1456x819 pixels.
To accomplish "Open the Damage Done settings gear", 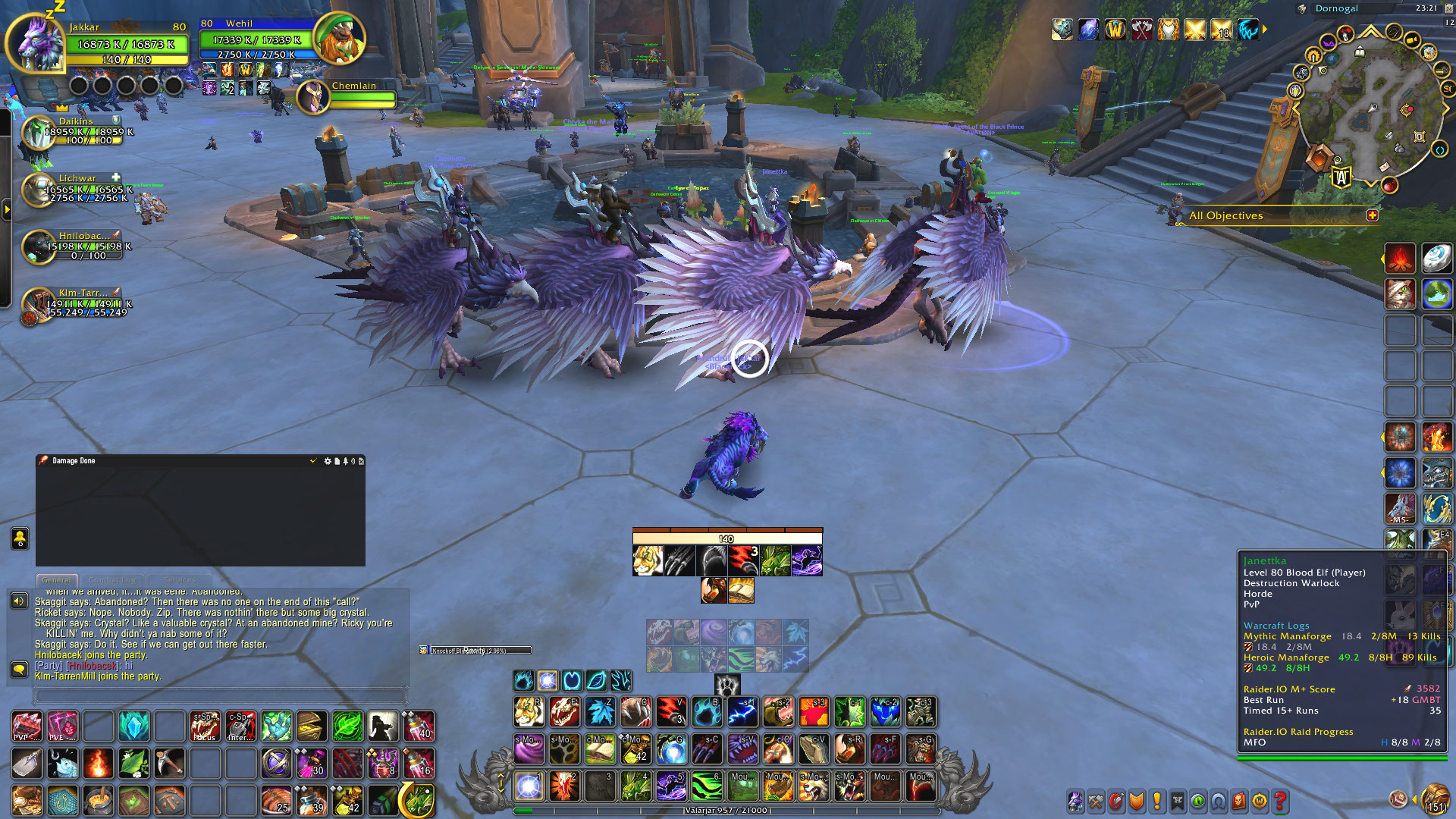I will (328, 460).
